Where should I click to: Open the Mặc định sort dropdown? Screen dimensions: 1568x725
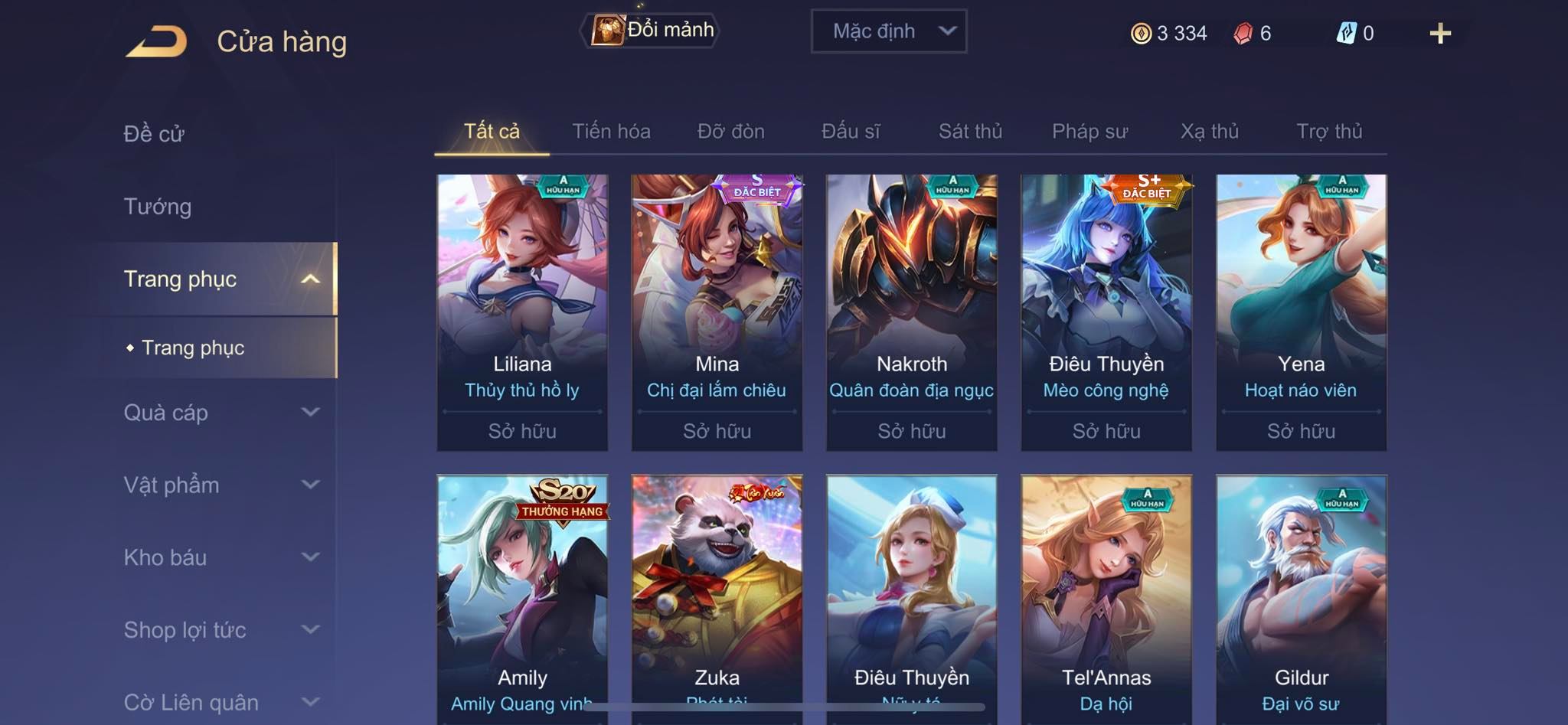tap(888, 31)
